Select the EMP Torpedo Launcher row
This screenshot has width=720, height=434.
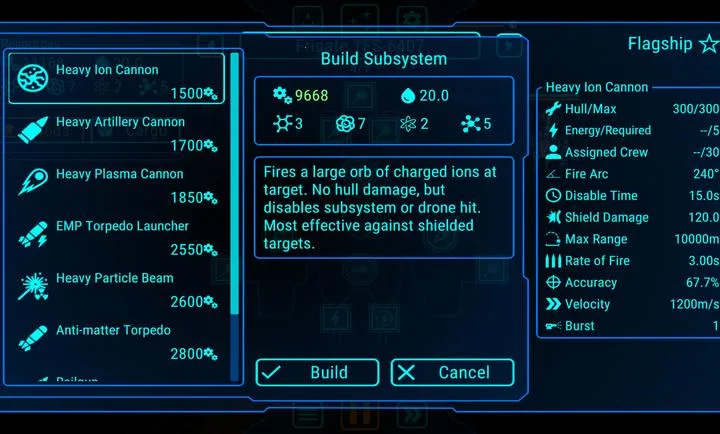(117, 236)
